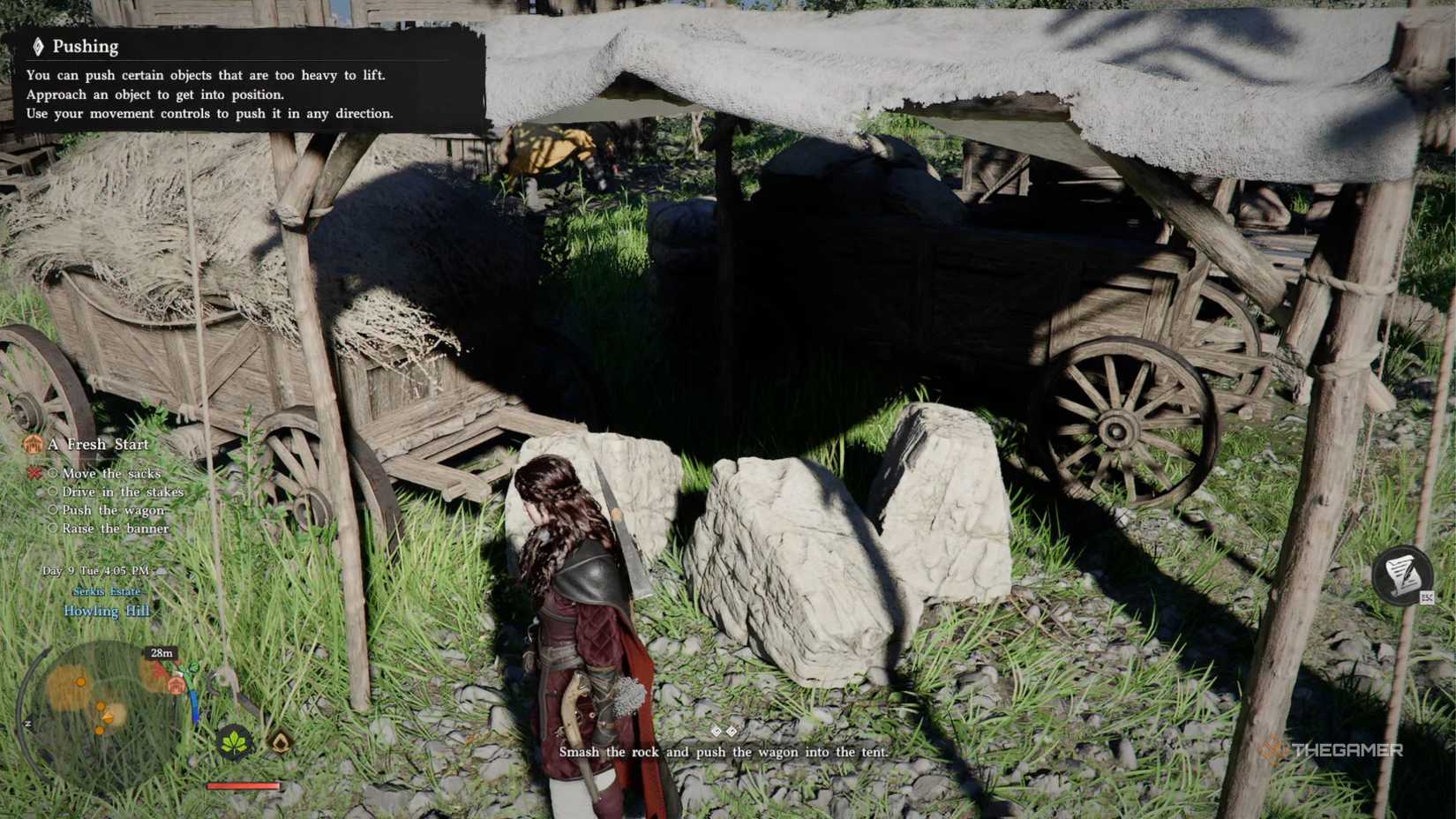Toggle the Push the wagon objective circle
The image size is (1456, 819).
54,509
